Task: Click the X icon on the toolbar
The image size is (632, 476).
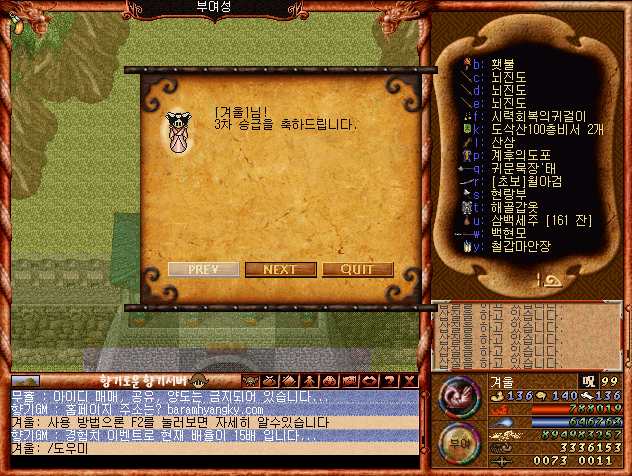Action: (x=409, y=381)
